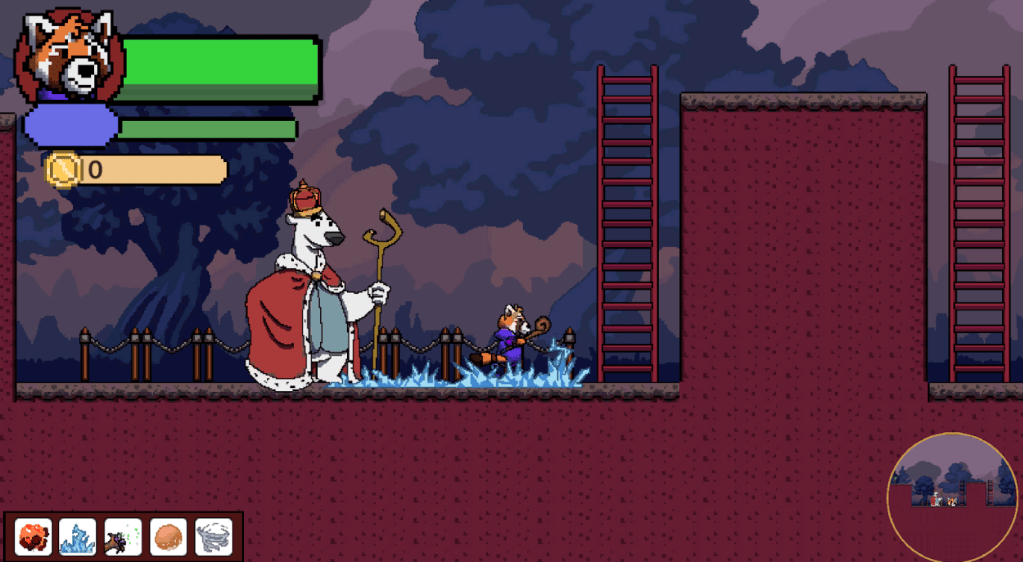Select the blue ice spikes spell

coord(78,537)
